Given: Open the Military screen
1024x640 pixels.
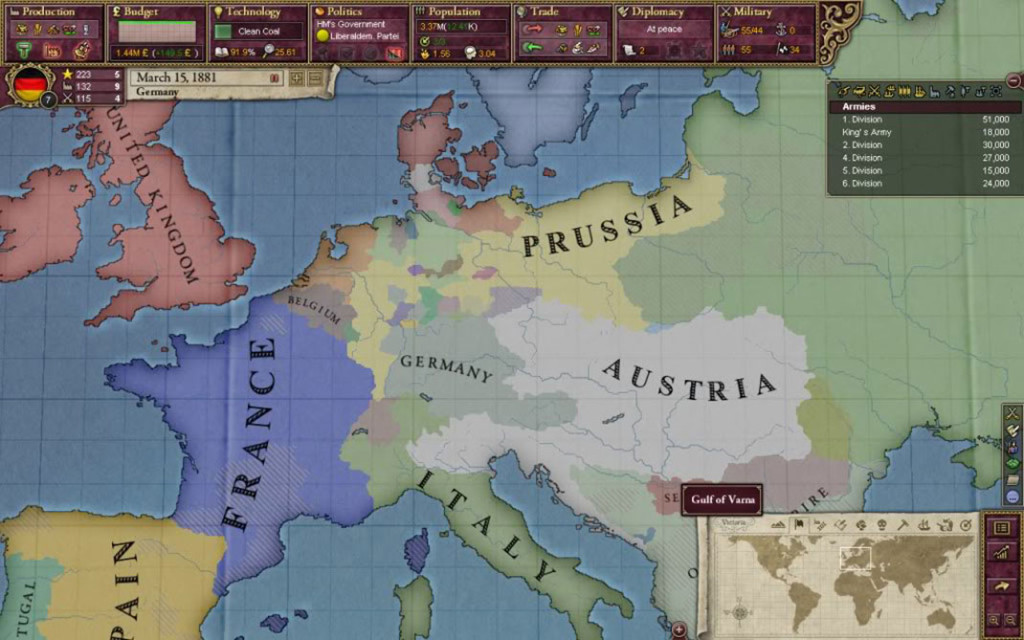Looking at the screenshot, I should (765, 13).
